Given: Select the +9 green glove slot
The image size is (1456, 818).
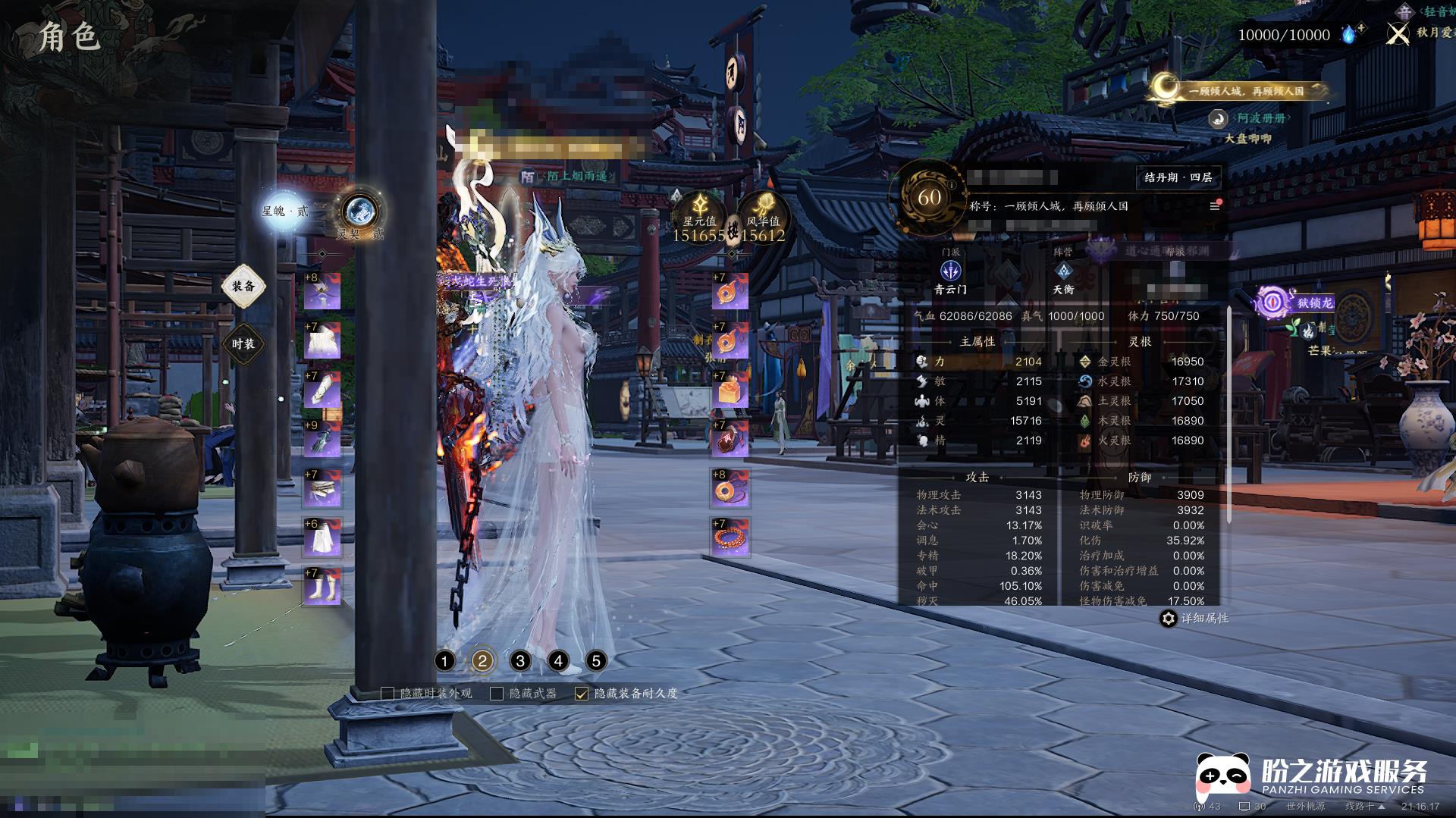Looking at the screenshot, I should (322, 439).
